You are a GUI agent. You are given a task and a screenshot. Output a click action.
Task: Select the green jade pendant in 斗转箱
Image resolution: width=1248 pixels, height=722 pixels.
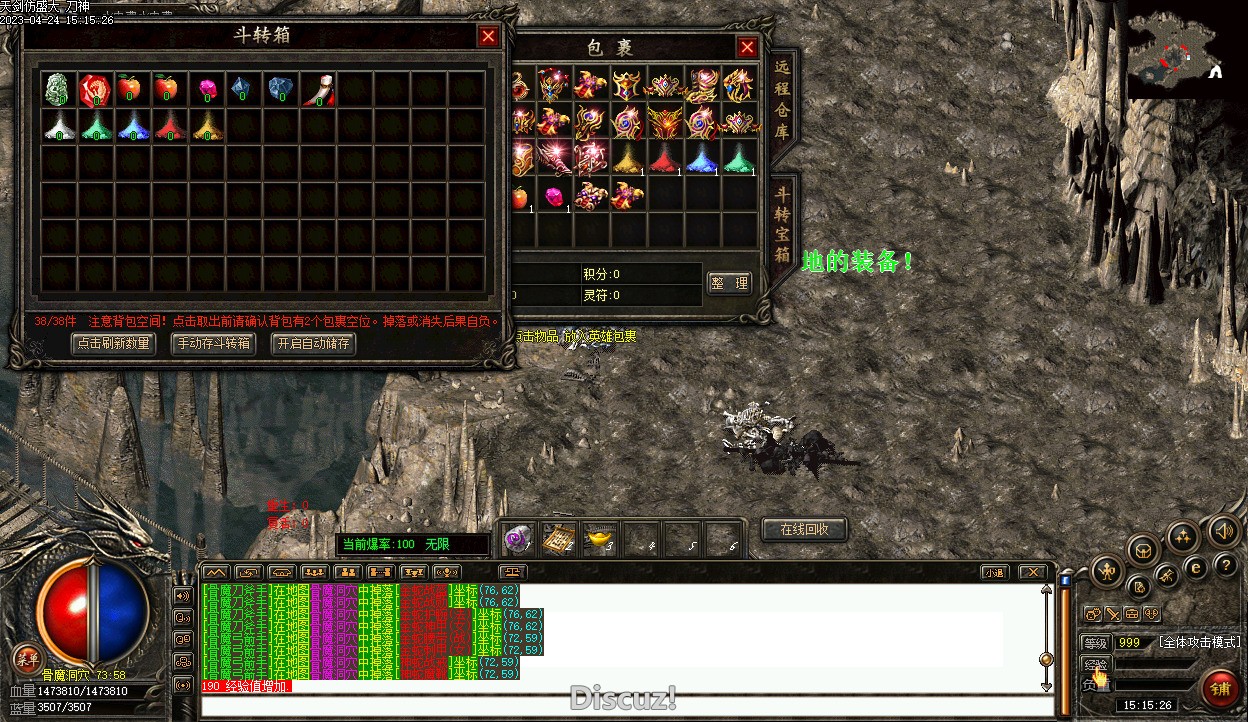tap(58, 89)
